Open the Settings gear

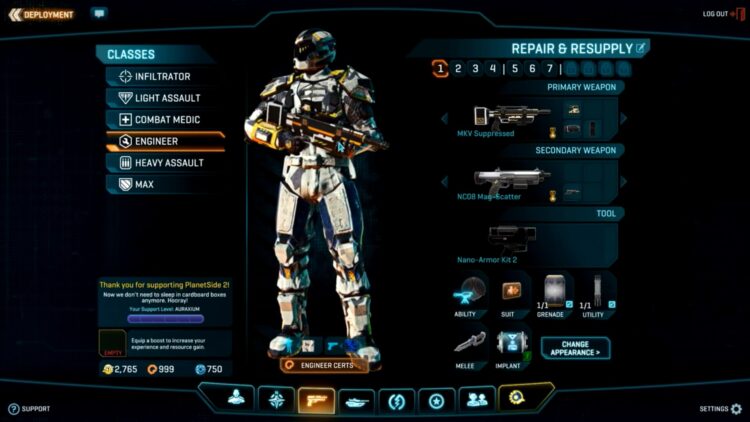pos(736,408)
